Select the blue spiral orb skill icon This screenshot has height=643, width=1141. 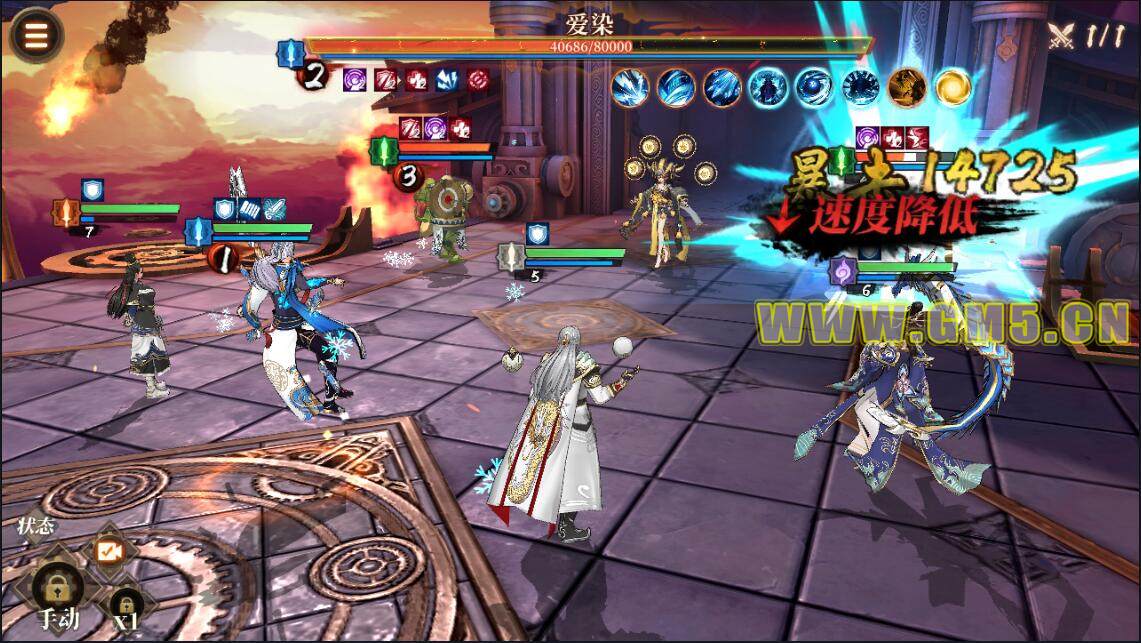click(x=813, y=87)
